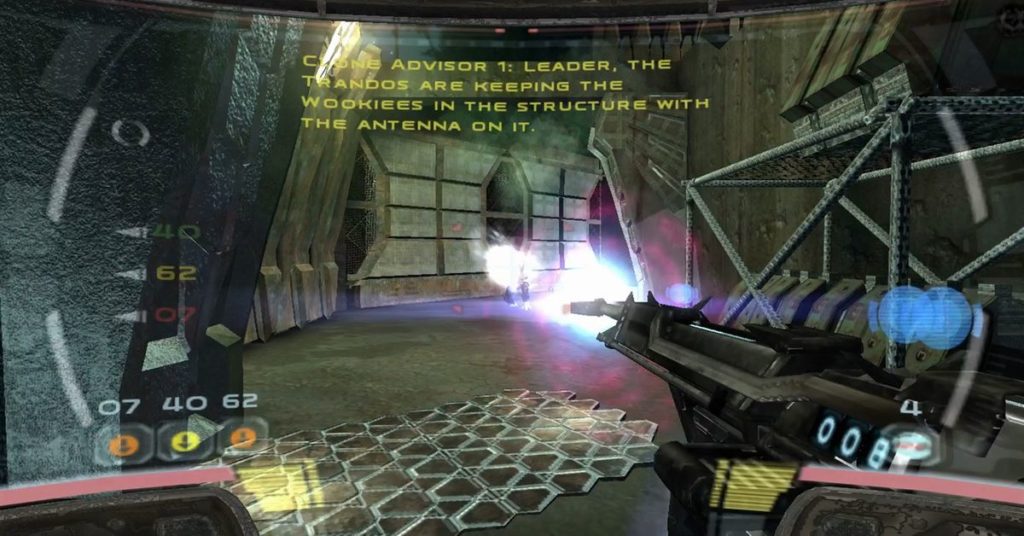The width and height of the screenshot is (1024, 536).
Task: Select squad member 62's status icon
Action: (x=242, y=438)
